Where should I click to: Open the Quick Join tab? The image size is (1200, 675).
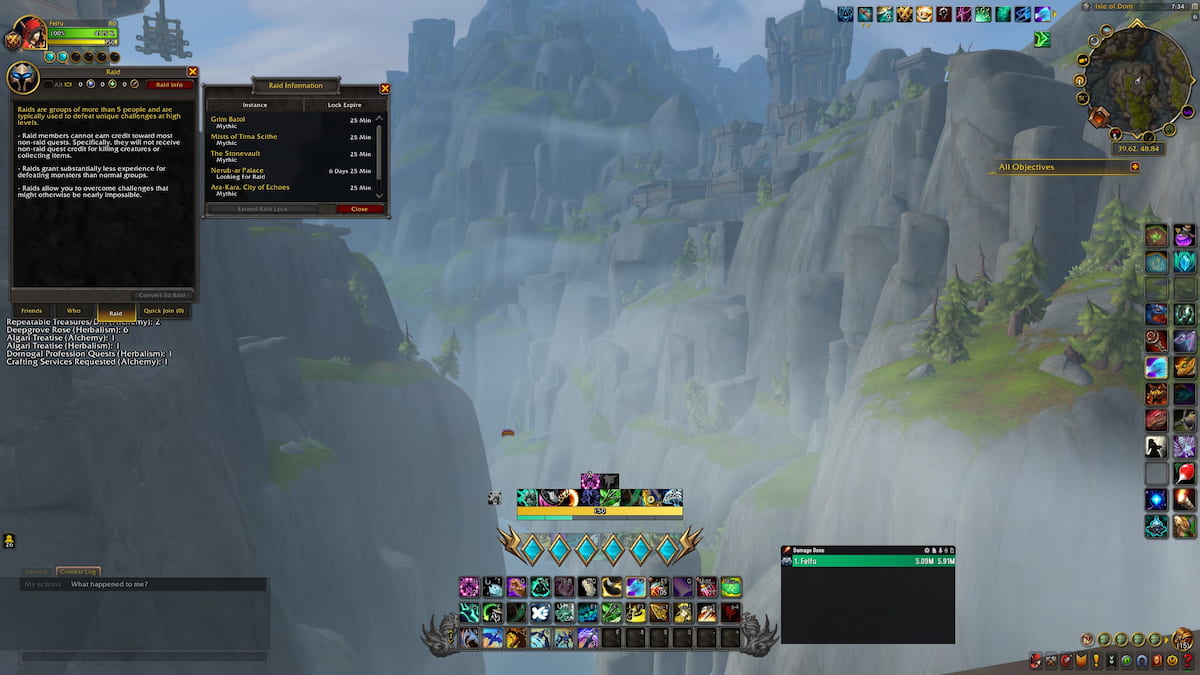click(164, 311)
